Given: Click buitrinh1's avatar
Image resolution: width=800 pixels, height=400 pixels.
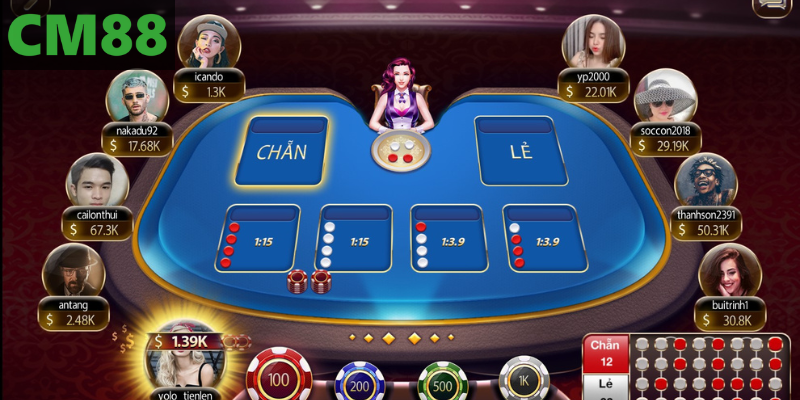Looking at the screenshot, I should click(x=728, y=272).
